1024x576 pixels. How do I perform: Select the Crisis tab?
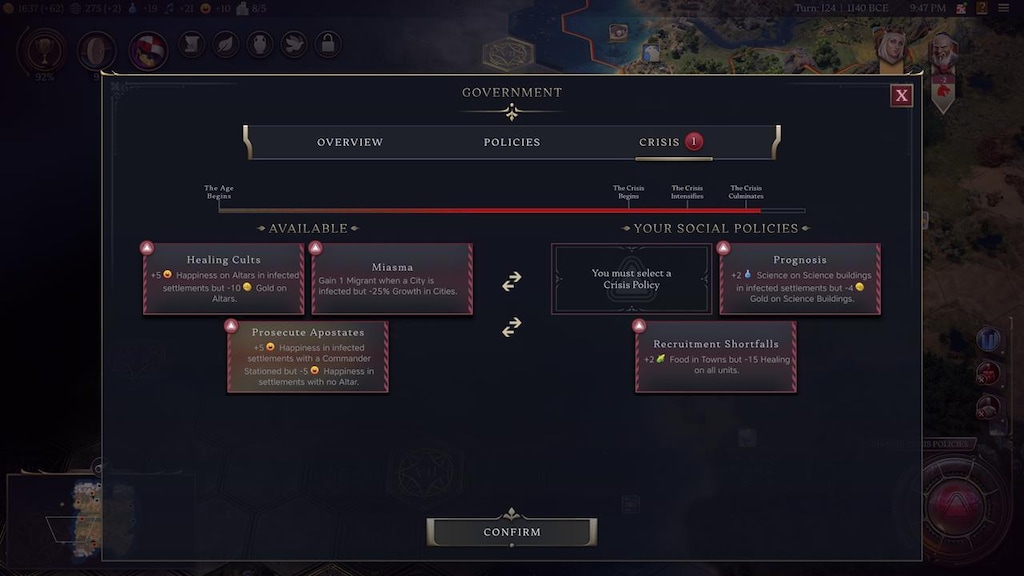pos(660,142)
